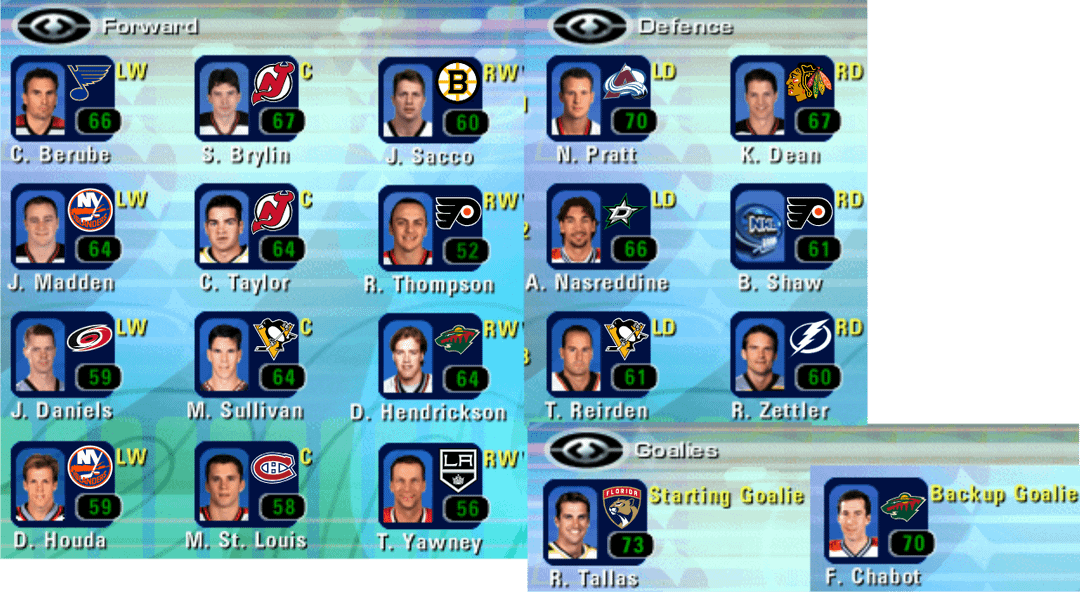
Task: Select J. Madden's player card
Action: pyautogui.click(x=63, y=226)
